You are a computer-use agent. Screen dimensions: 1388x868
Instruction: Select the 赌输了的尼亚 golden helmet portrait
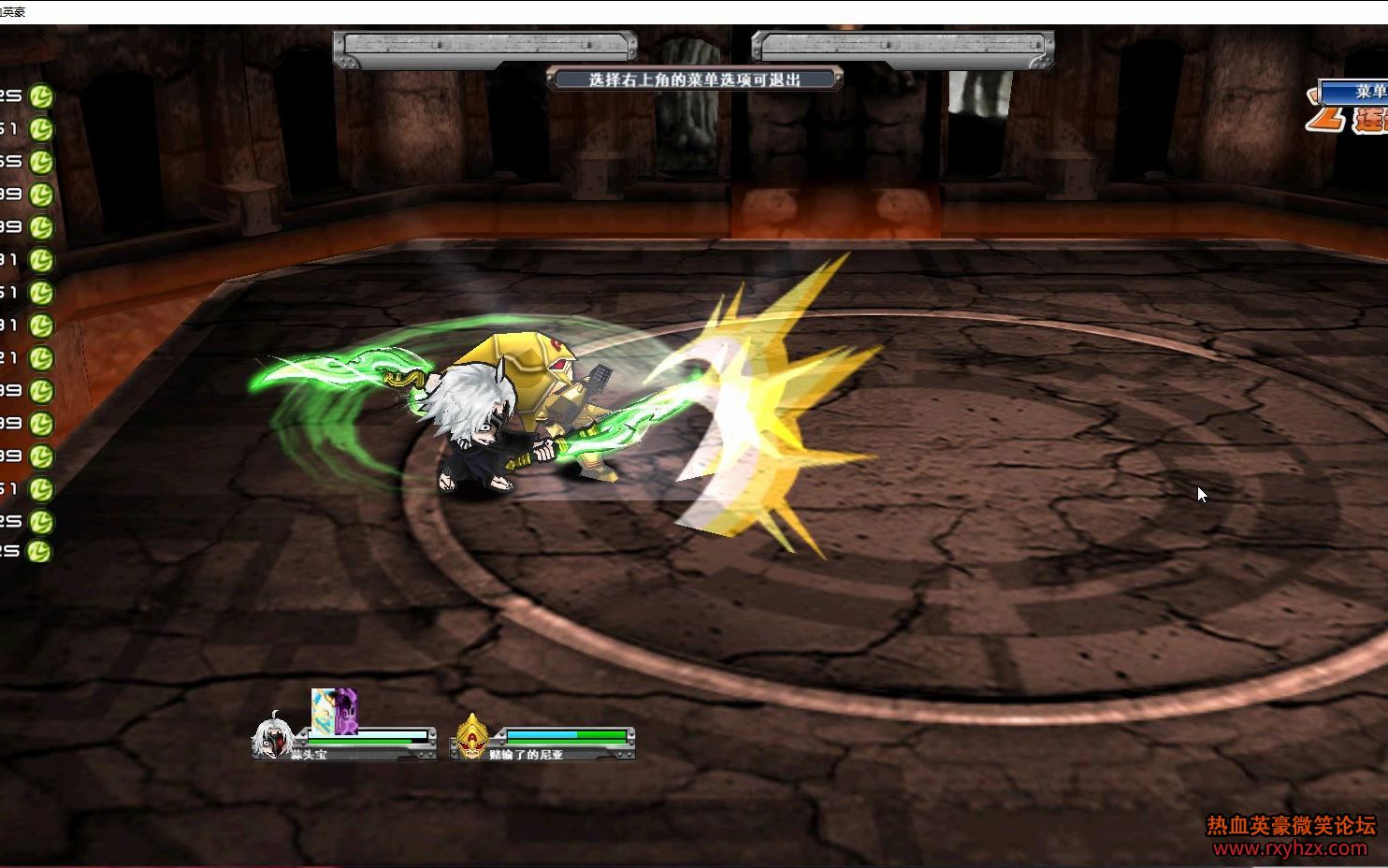coord(472,736)
